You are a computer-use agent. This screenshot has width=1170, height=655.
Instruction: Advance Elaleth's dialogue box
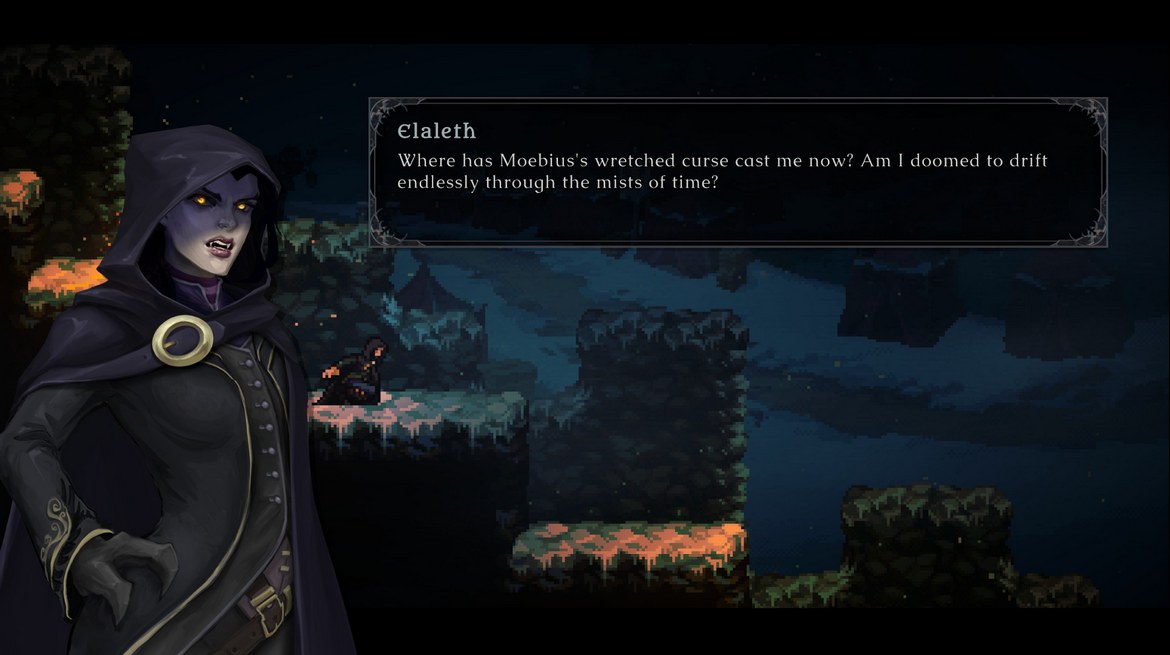click(738, 172)
